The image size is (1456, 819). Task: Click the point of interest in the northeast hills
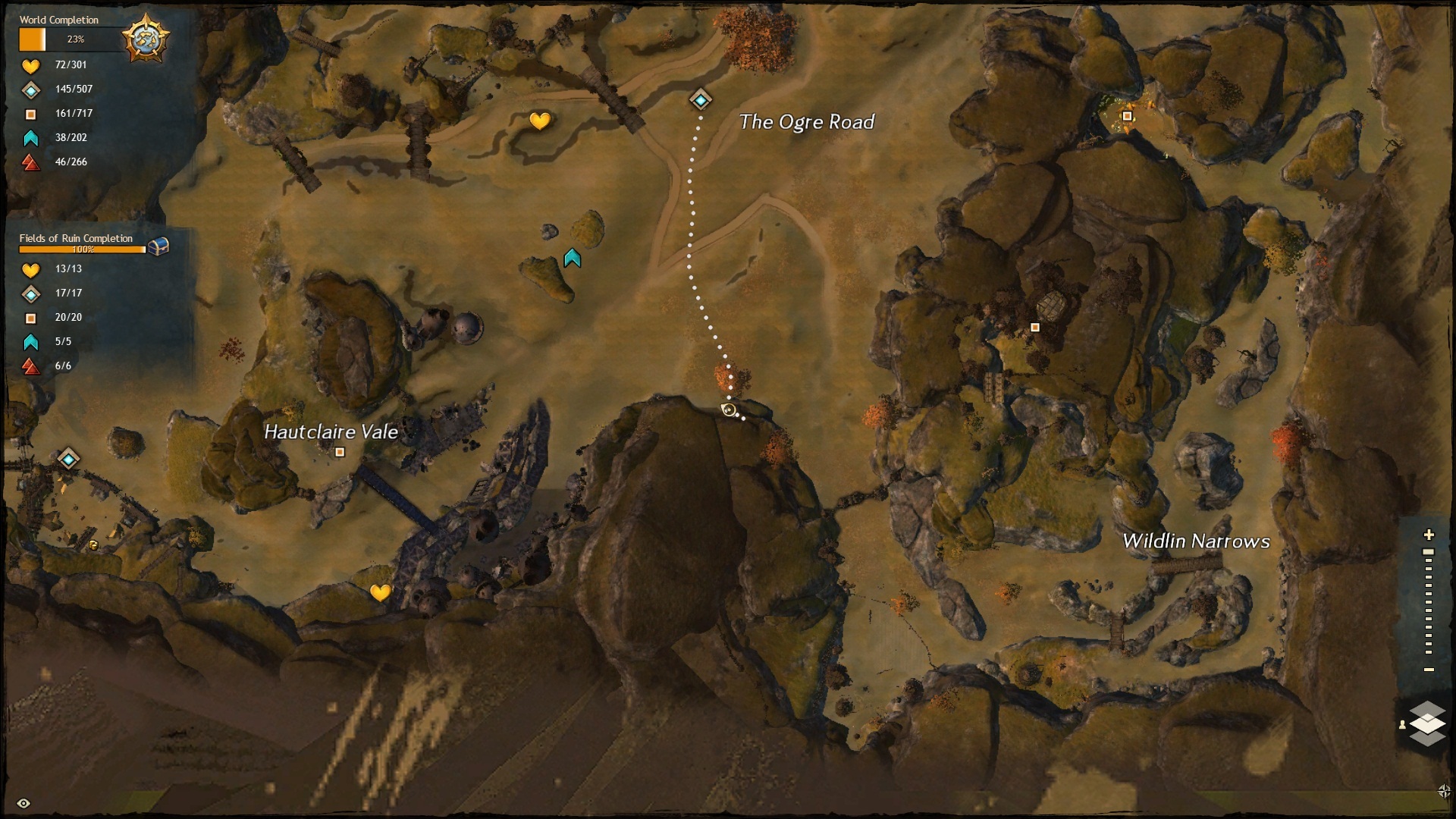tap(1127, 116)
